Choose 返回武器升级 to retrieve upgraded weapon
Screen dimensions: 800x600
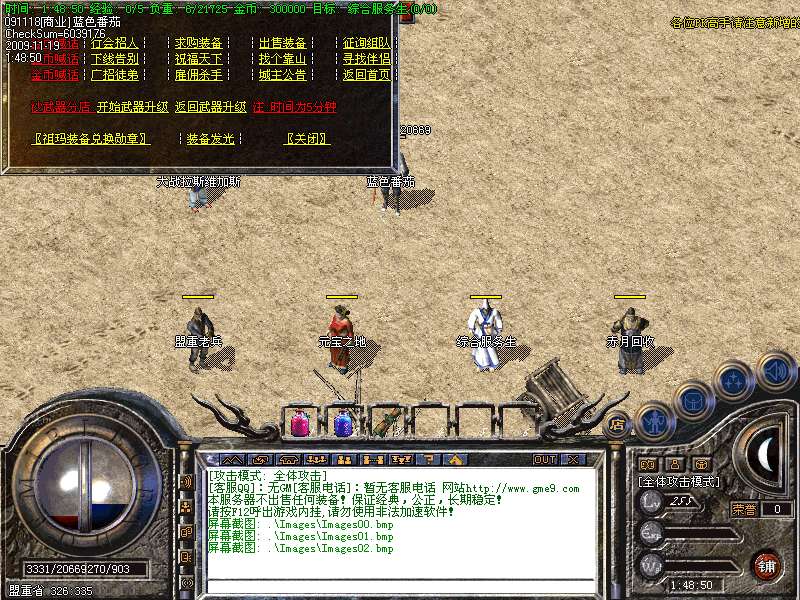point(210,107)
